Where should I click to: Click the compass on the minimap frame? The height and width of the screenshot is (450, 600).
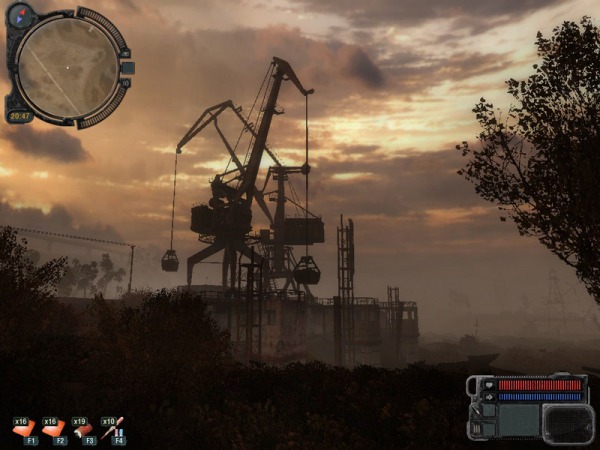click(20, 15)
